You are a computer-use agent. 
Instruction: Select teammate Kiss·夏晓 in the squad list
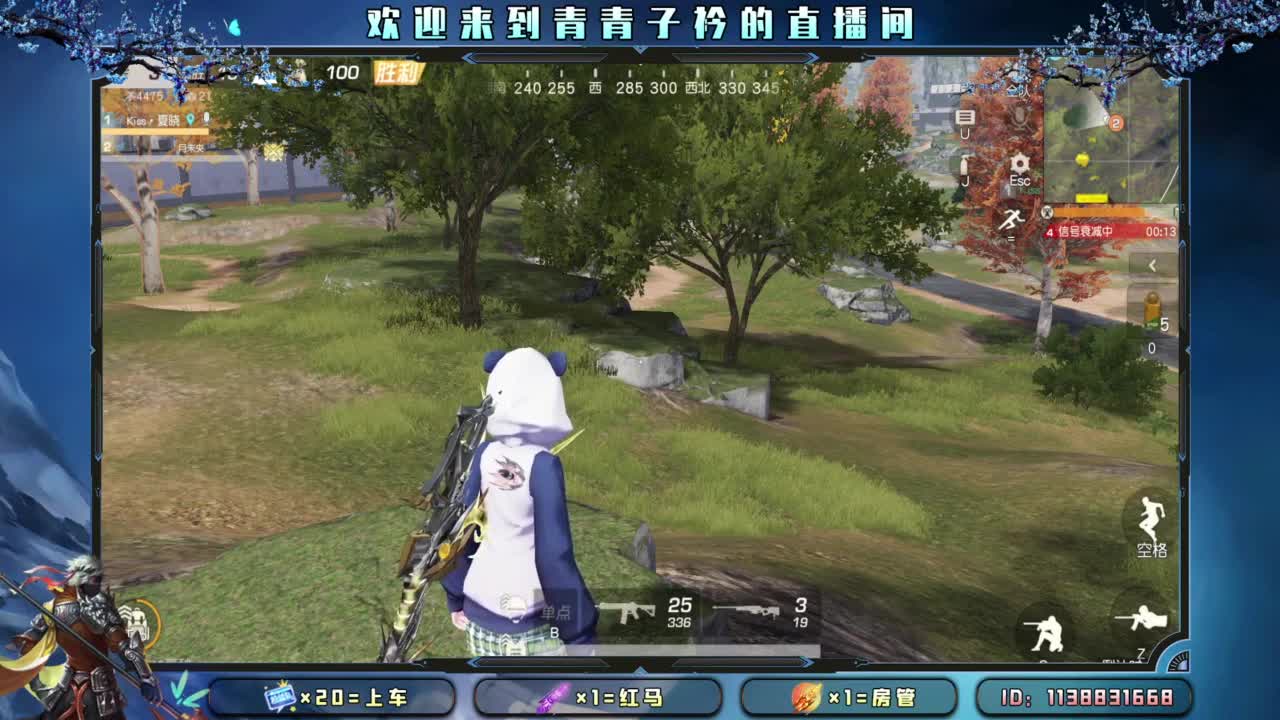click(150, 119)
